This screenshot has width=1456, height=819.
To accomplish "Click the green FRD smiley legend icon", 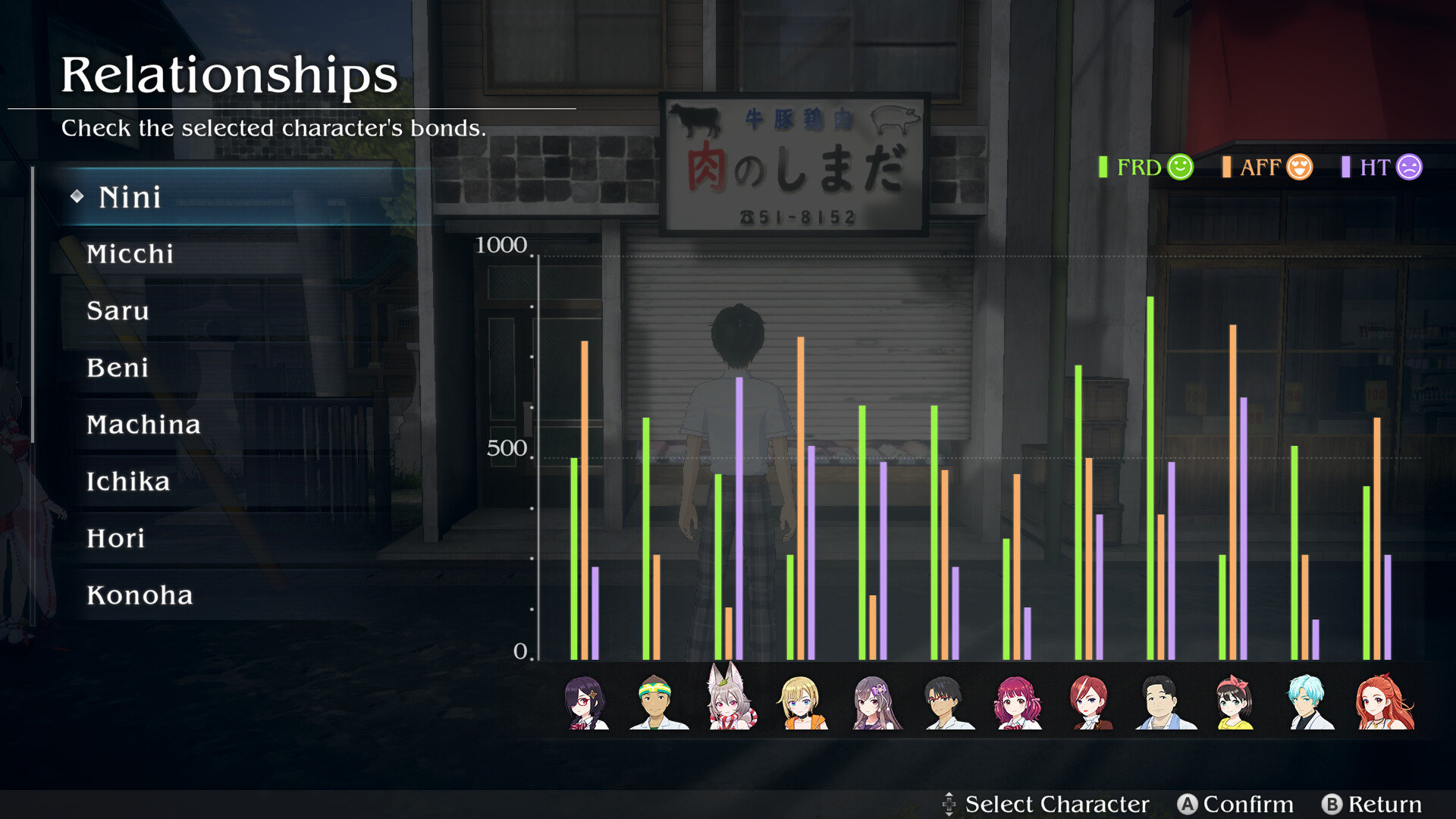I will click(1180, 167).
